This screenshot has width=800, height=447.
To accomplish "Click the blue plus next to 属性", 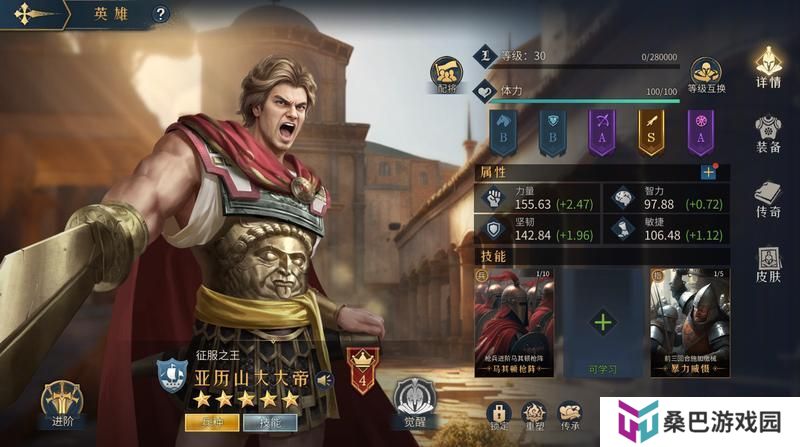I will click(x=708, y=172).
